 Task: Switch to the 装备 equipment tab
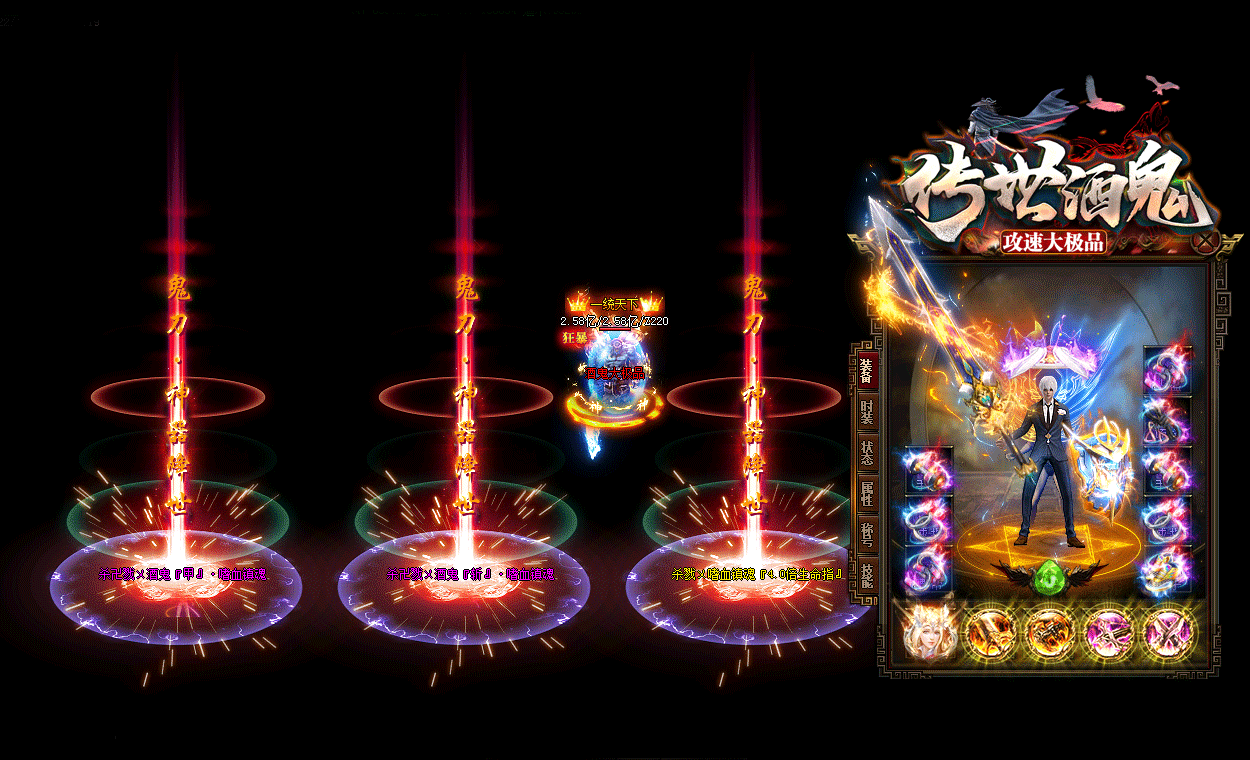866,370
